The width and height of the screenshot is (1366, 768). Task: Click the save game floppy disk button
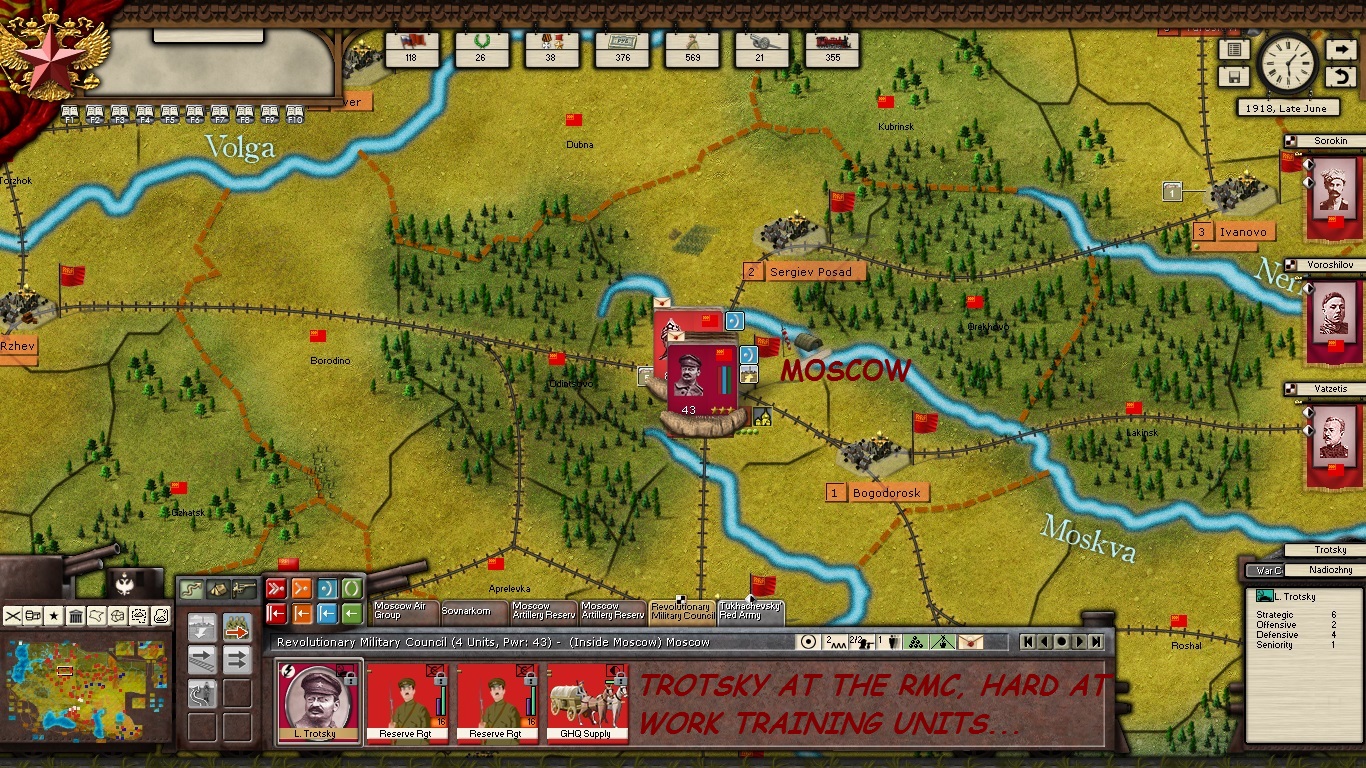point(1234,77)
